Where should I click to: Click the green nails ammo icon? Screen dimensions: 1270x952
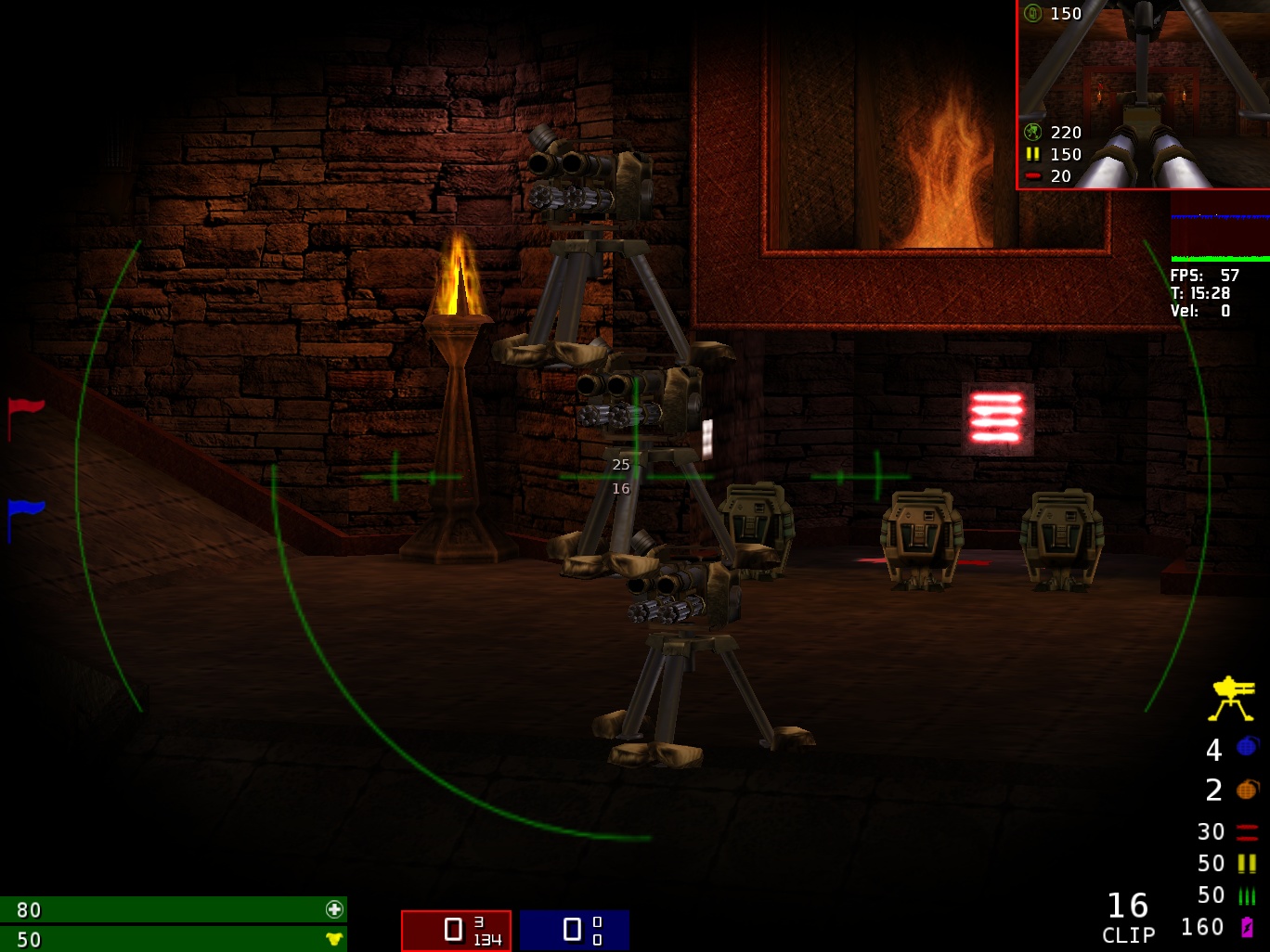(1247, 895)
